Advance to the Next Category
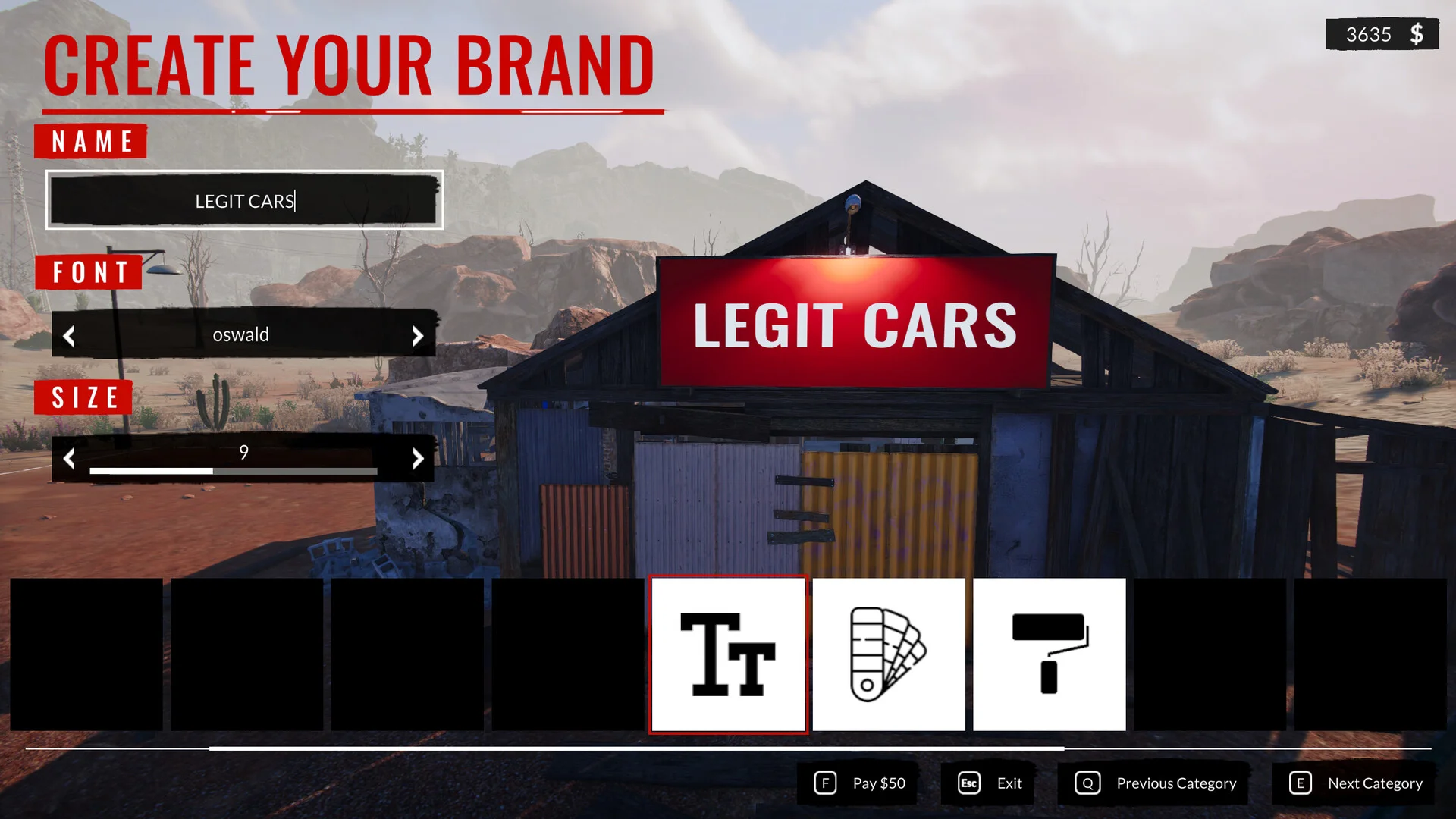The height and width of the screenshot is (819, 1456). pyautogui.click(x=1356, y=783)
